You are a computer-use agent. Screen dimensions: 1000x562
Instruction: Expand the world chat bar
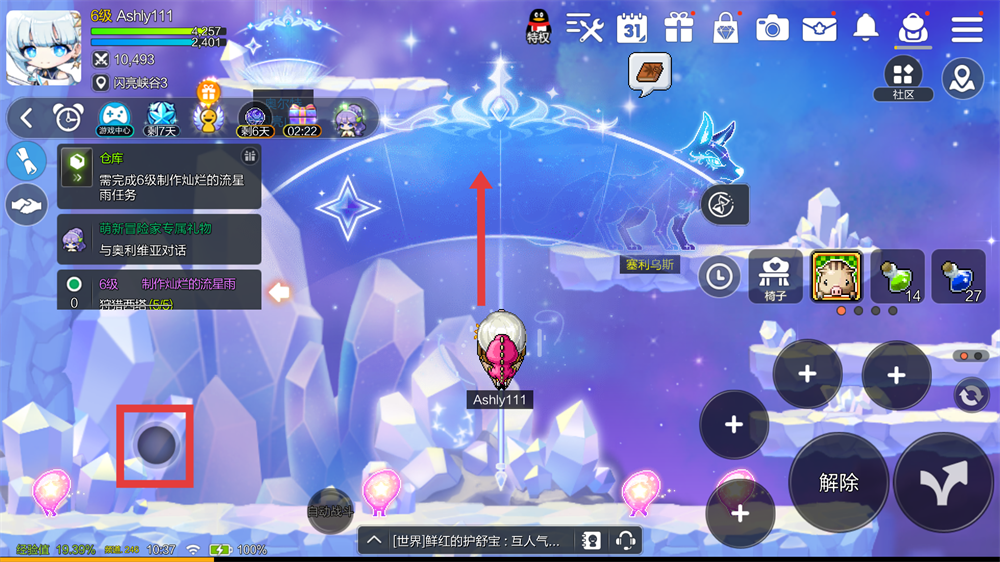pyautogui.click(x=373, y=541)
